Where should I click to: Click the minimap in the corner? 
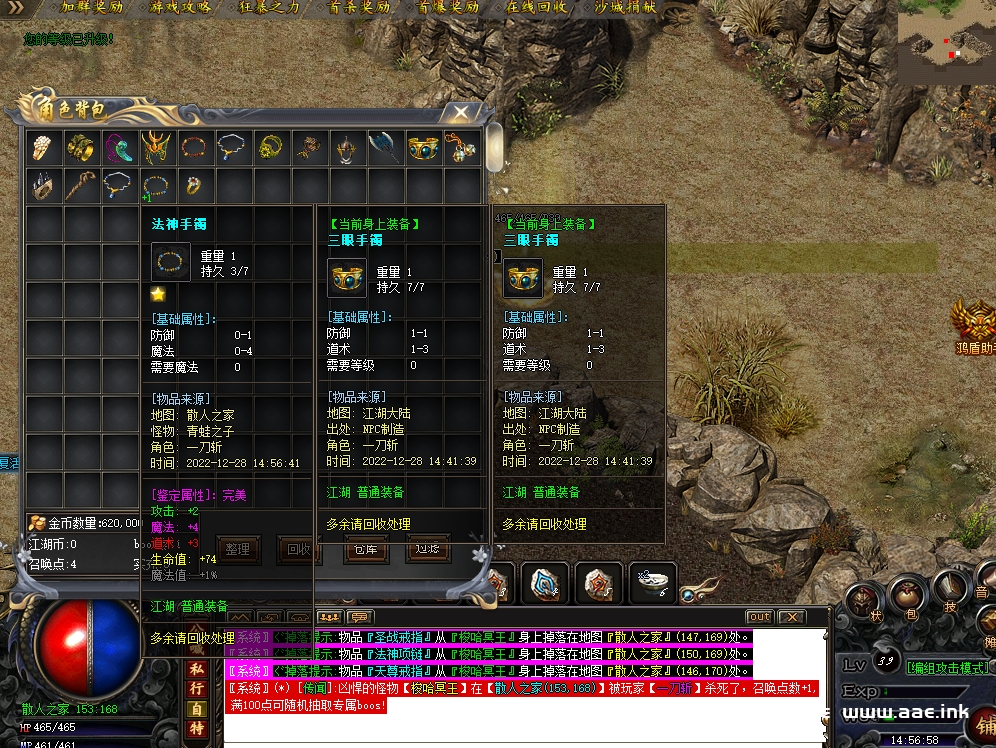pos(945,42)
